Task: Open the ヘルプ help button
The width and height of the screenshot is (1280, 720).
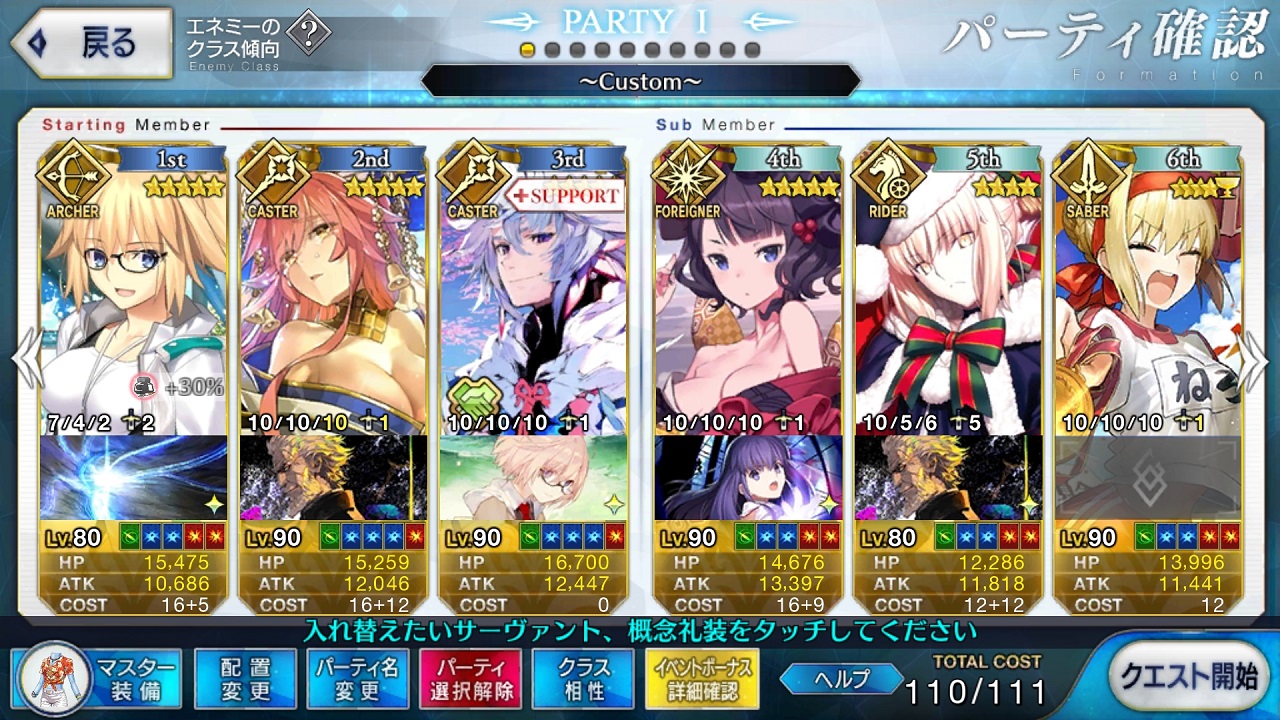Action: click(842, 678)
